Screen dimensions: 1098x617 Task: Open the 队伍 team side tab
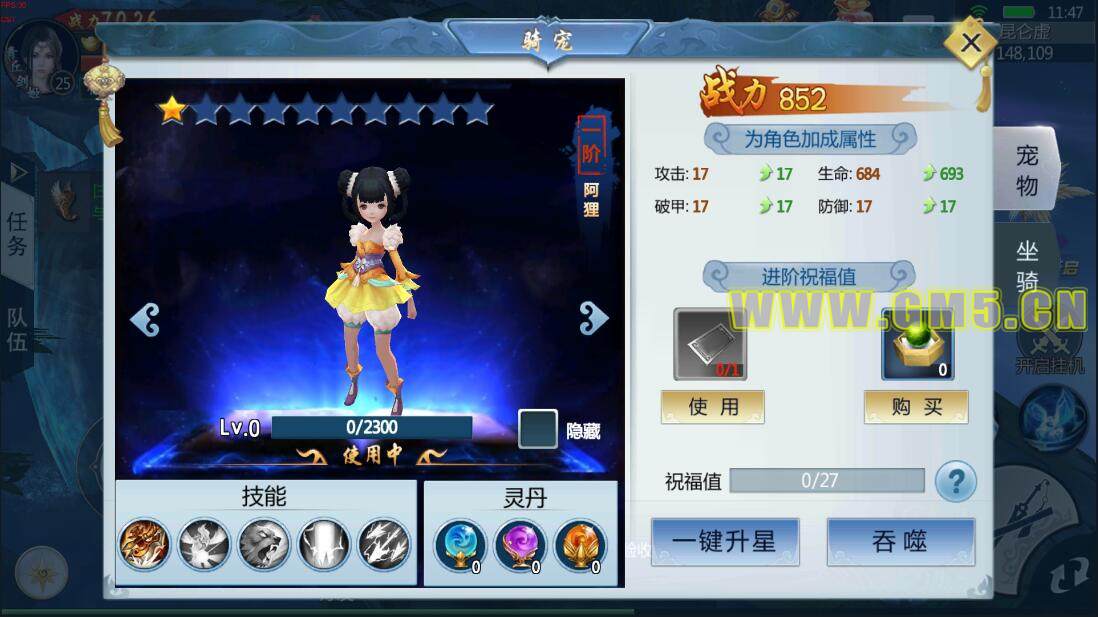pyautogui.click(x=17, y=330)
